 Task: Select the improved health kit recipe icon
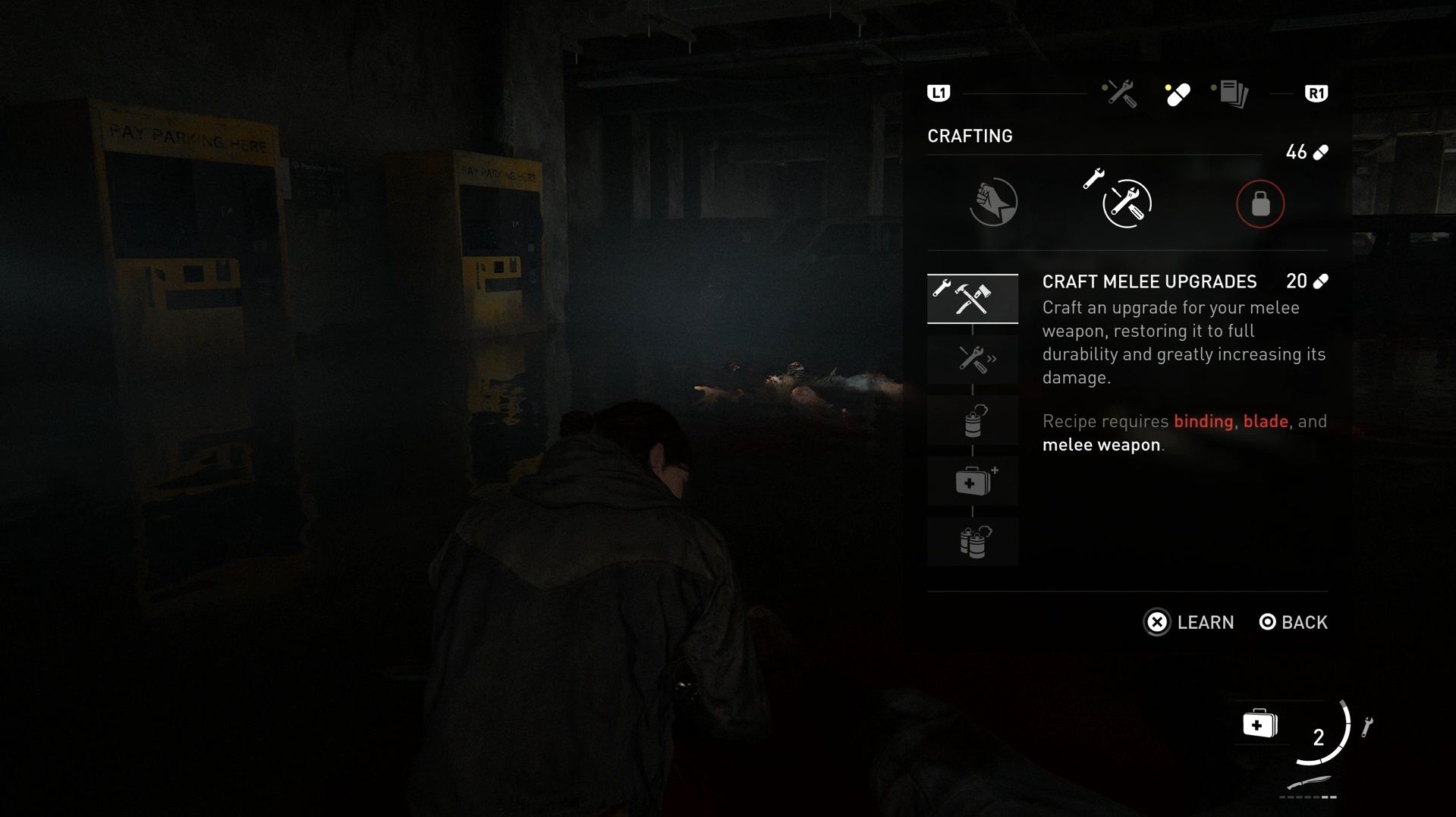[973, 480]
